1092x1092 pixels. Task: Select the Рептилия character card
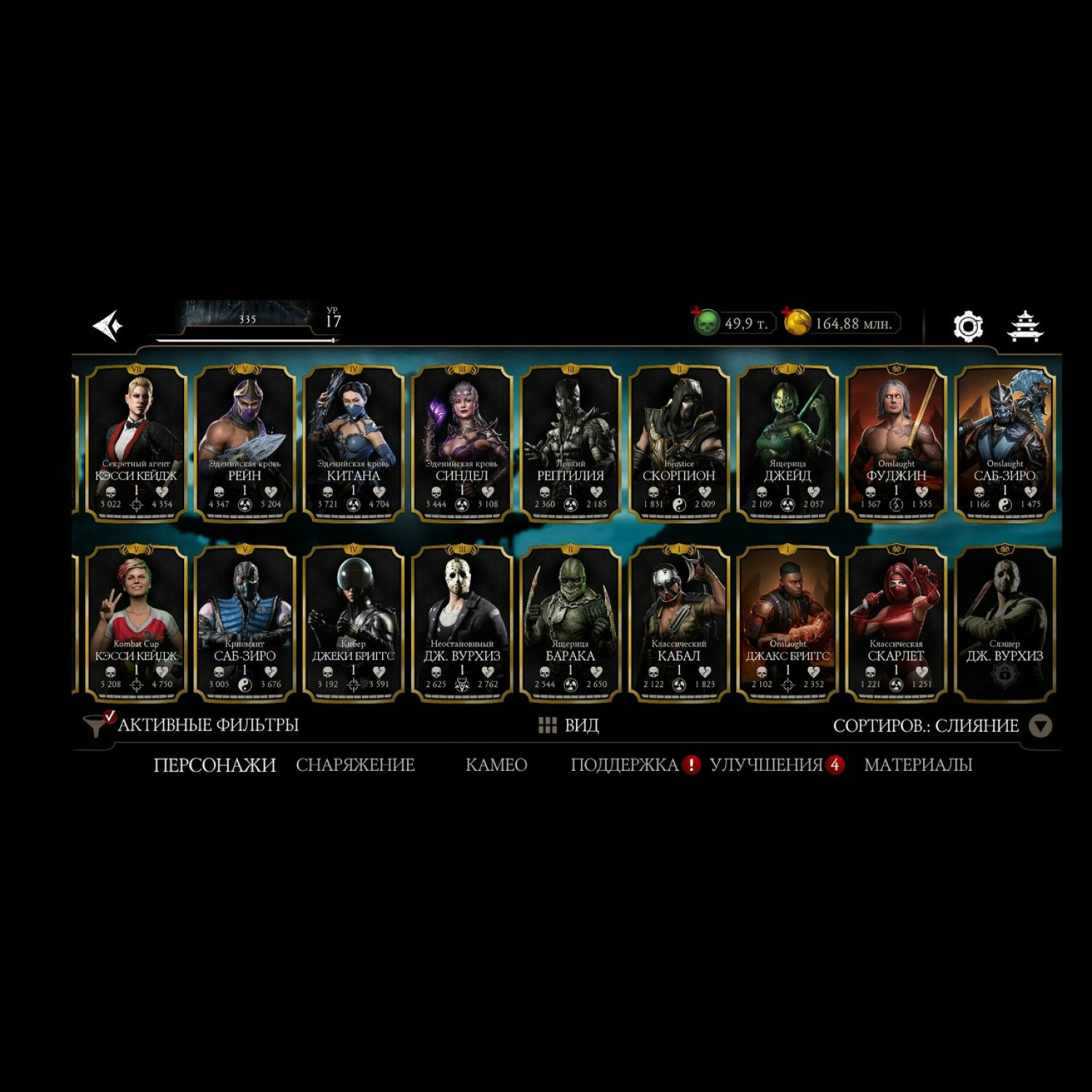coord(570,443)
